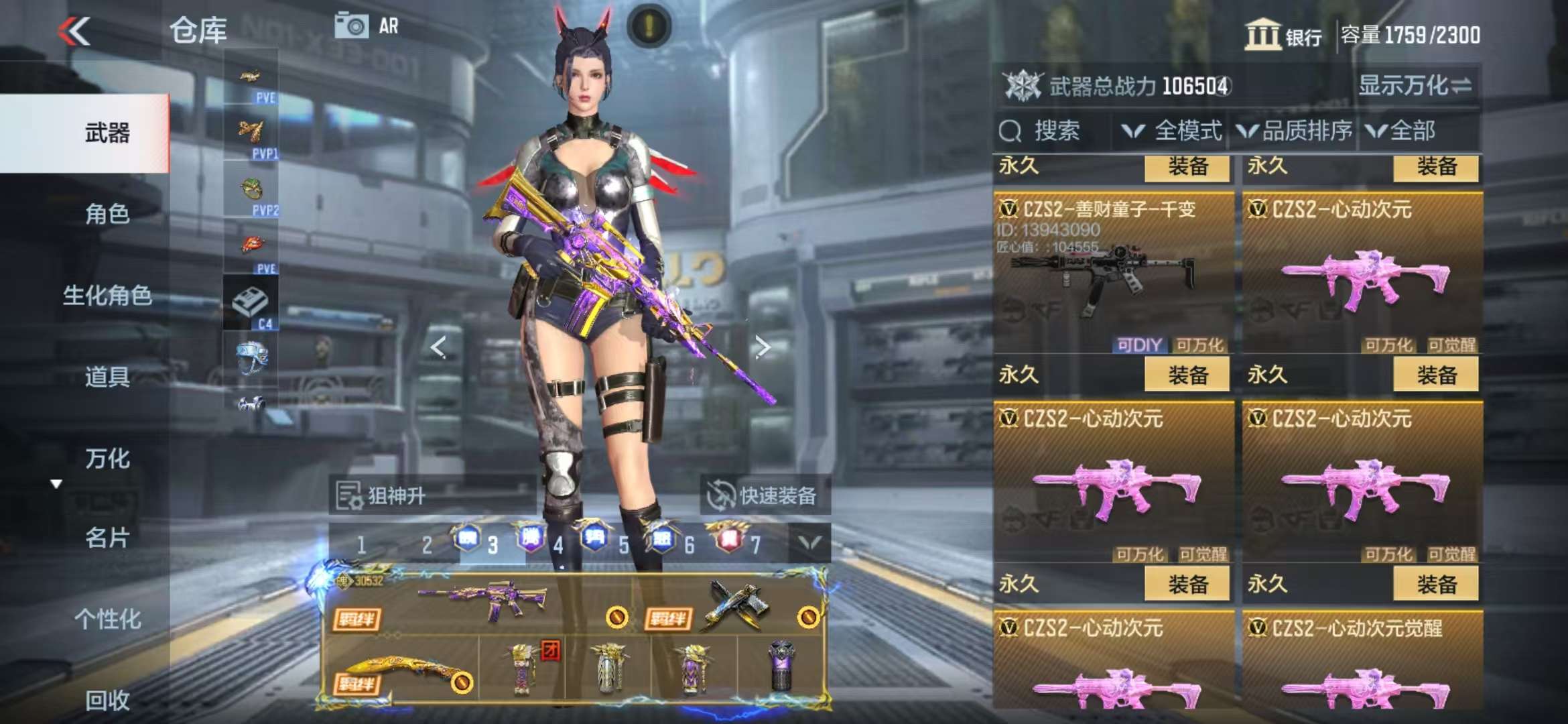Viewport: 1568px width, 724px height.
Task: Open the 银行 bank
Action: 1283,35
